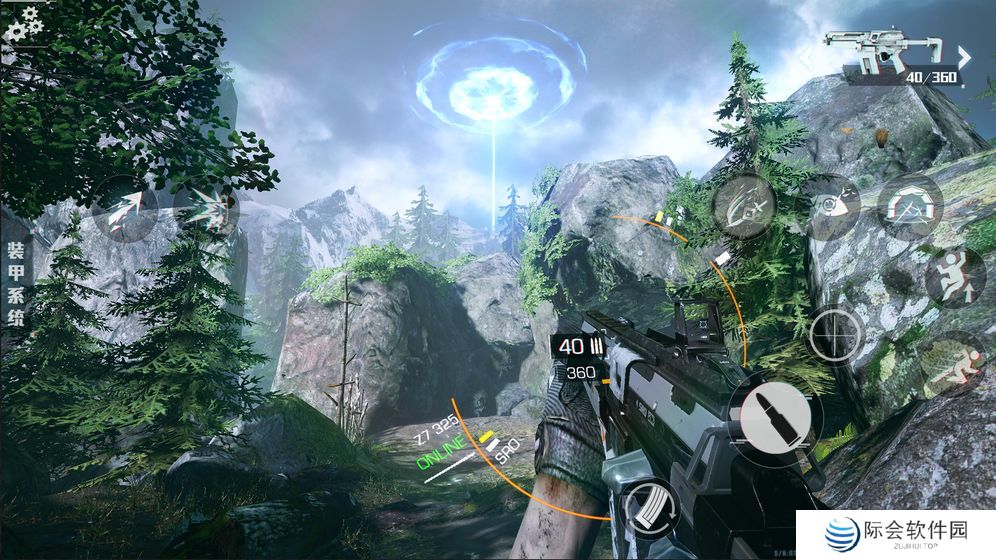Use the claw slash melee skill
The image size is (996, 560).
tap(745, 205)
